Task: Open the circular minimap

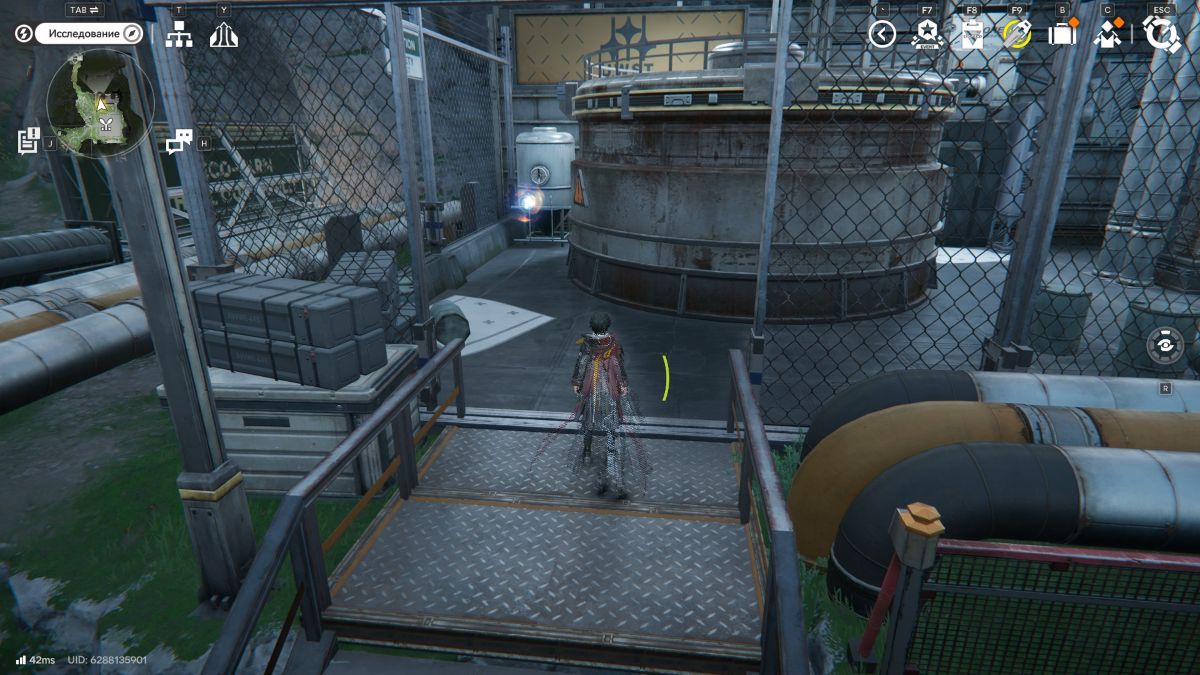Action: point(100,104)
